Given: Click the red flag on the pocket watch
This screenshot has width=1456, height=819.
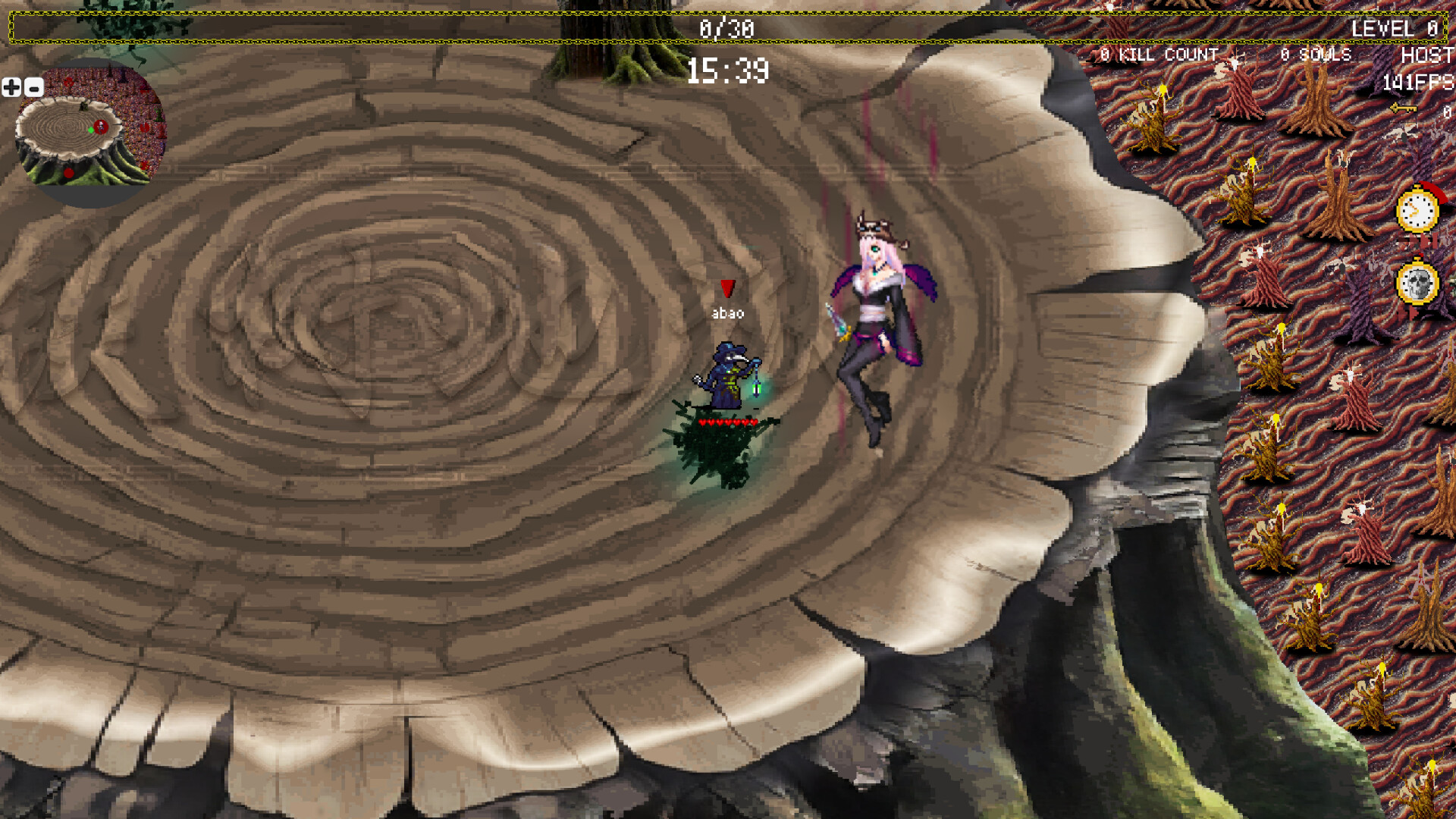Looking at the screenshot, I should coord(1438,195).
